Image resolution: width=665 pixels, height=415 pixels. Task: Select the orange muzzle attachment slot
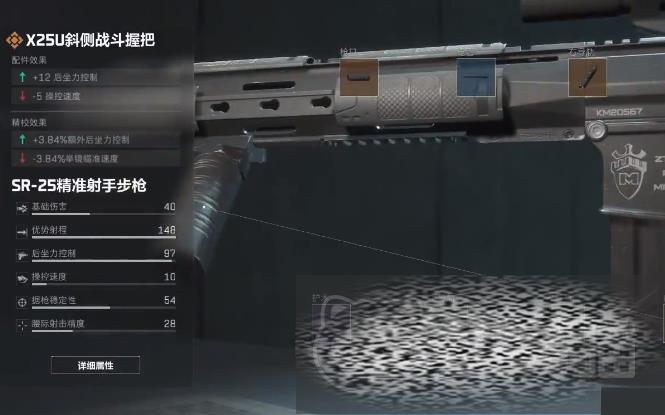click(359, 77)
